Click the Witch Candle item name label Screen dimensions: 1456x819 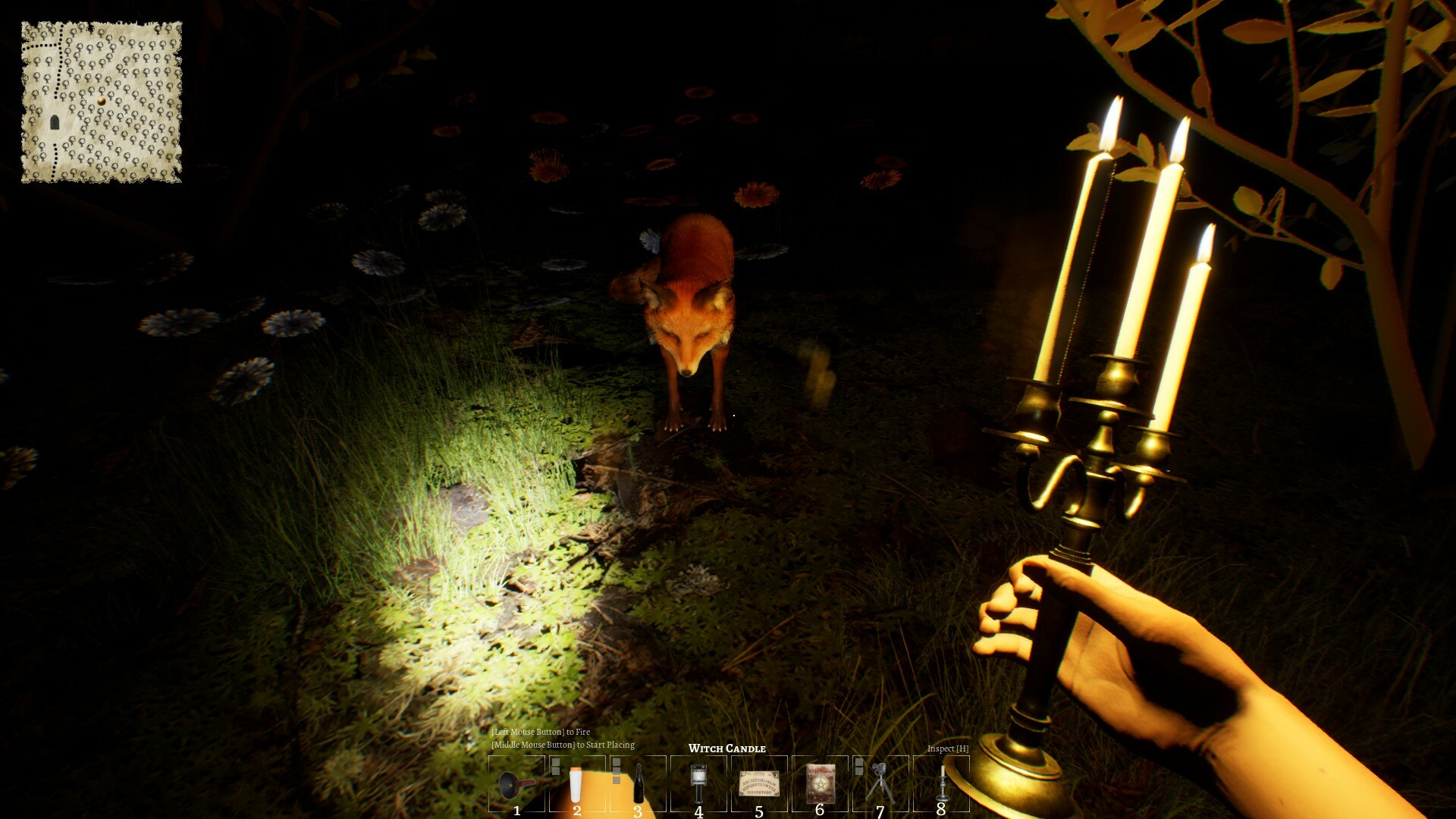(x=726, y=748)
